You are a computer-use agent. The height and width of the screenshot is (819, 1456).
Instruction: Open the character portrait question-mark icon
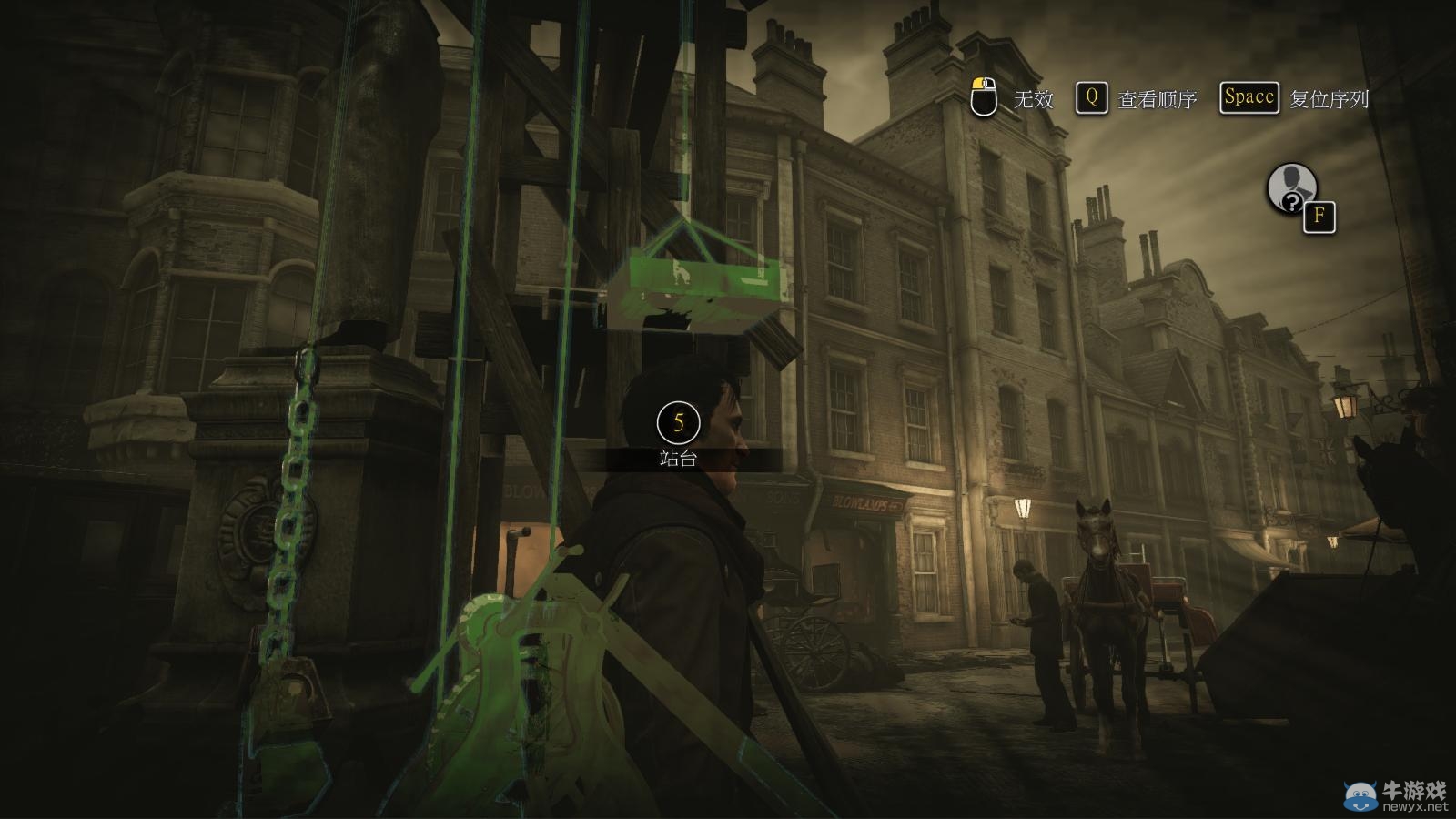pyautogui.click(x=1292, y=189)
